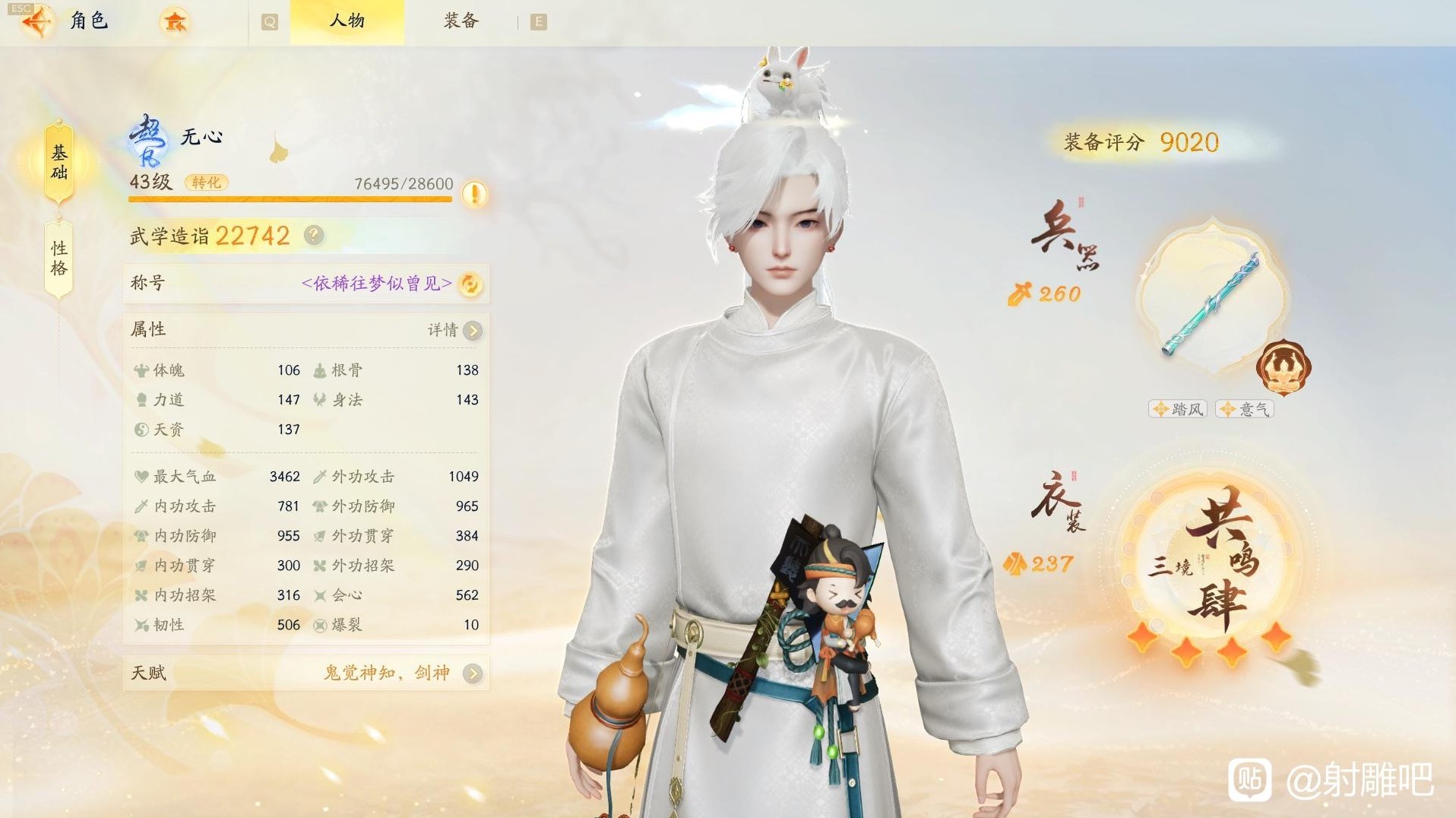
Task: Switch to the 装备 tab
Action: 459,21
